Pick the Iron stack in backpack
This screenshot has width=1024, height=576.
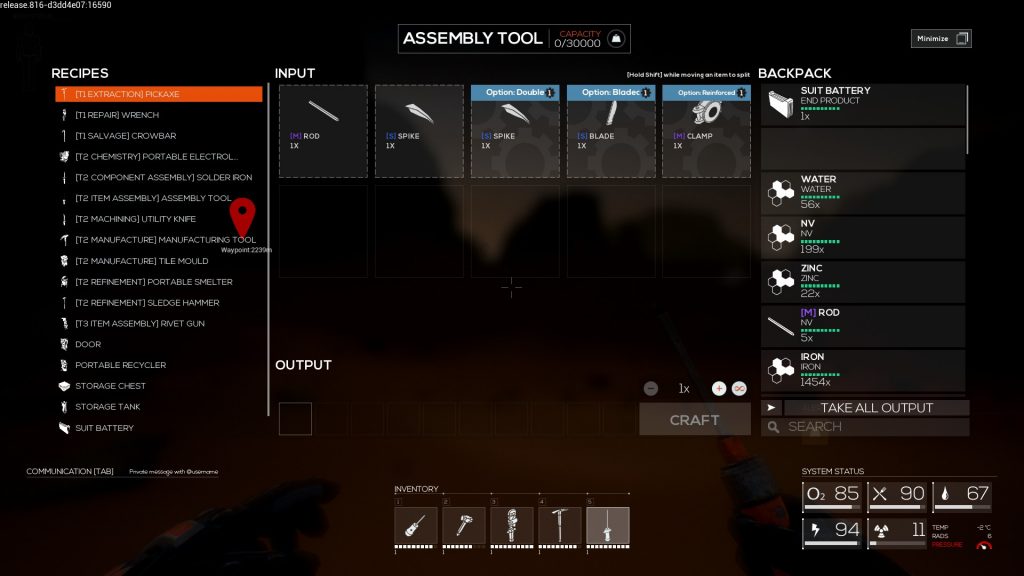(863, 370)
